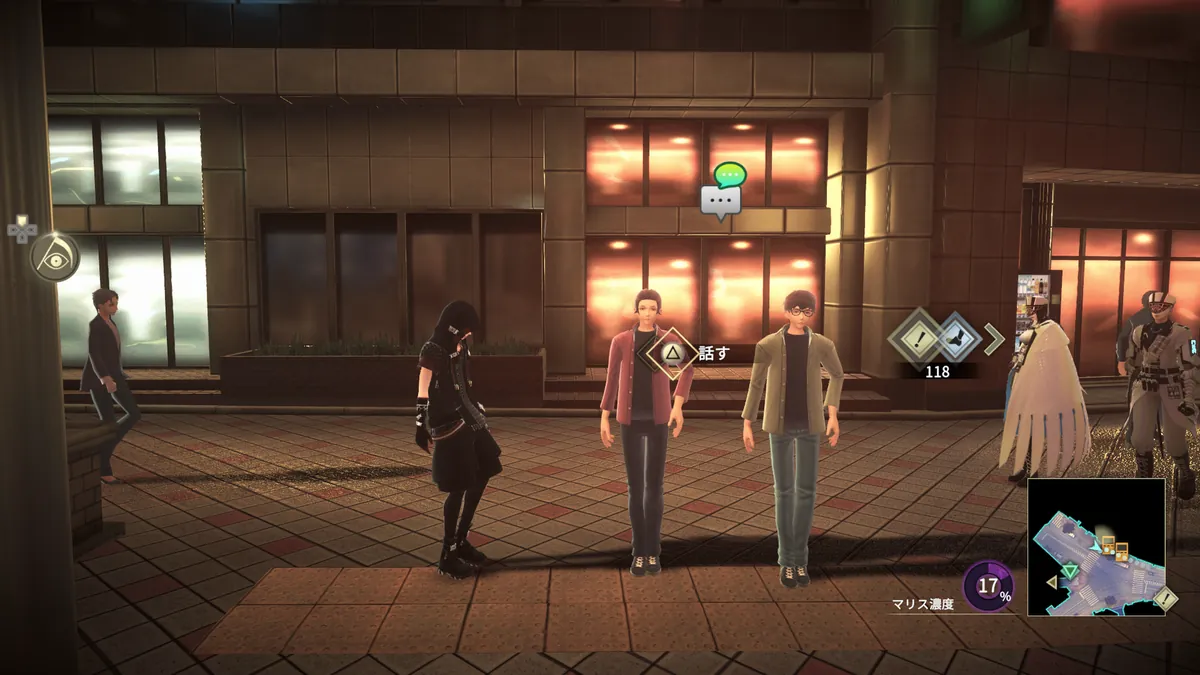Click the exclamation marker on minimap corner
1200x675 pixels.
(x=1164, y=600)
